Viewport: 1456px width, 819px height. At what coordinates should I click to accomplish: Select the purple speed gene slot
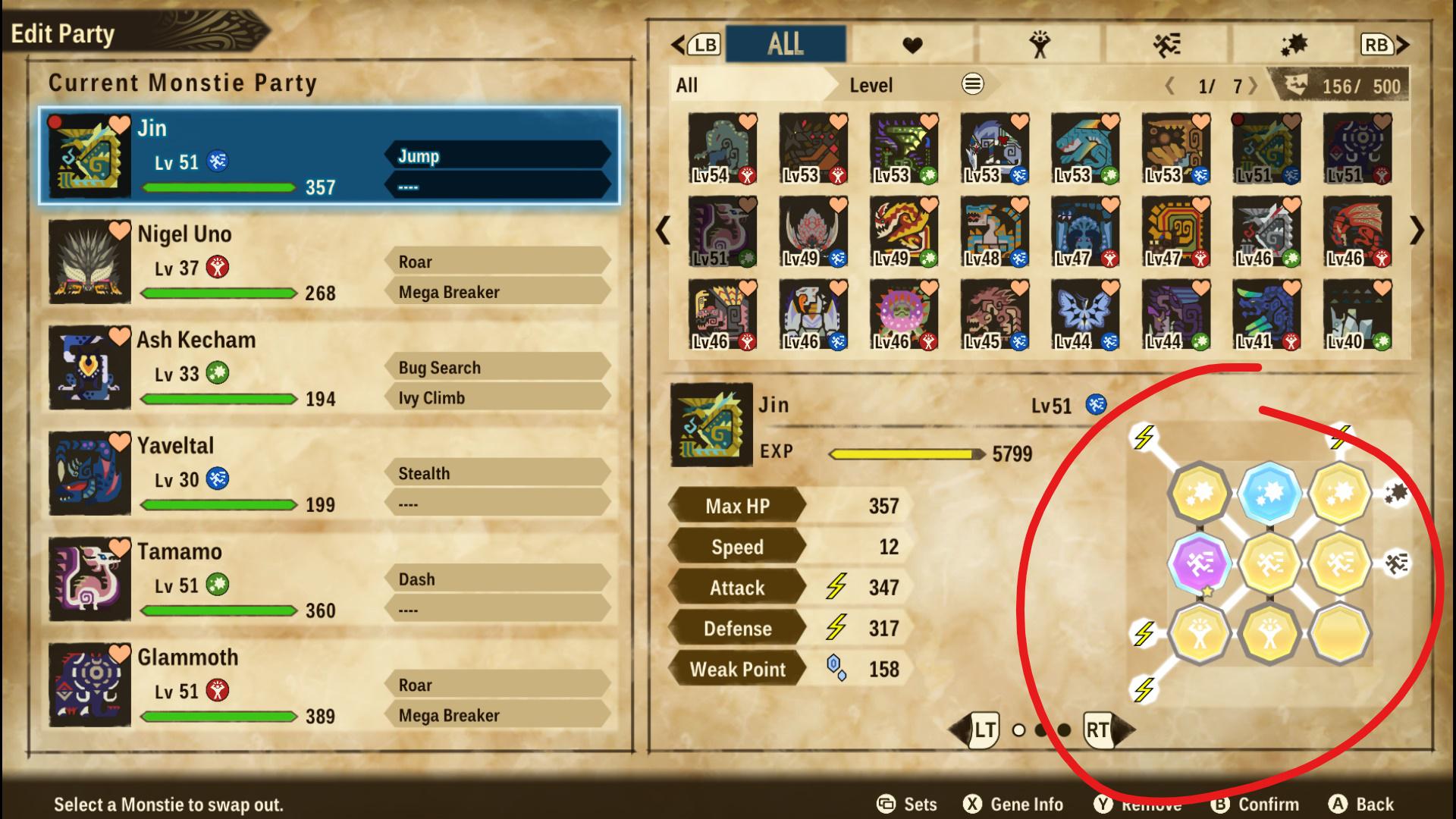[1199, 563]
